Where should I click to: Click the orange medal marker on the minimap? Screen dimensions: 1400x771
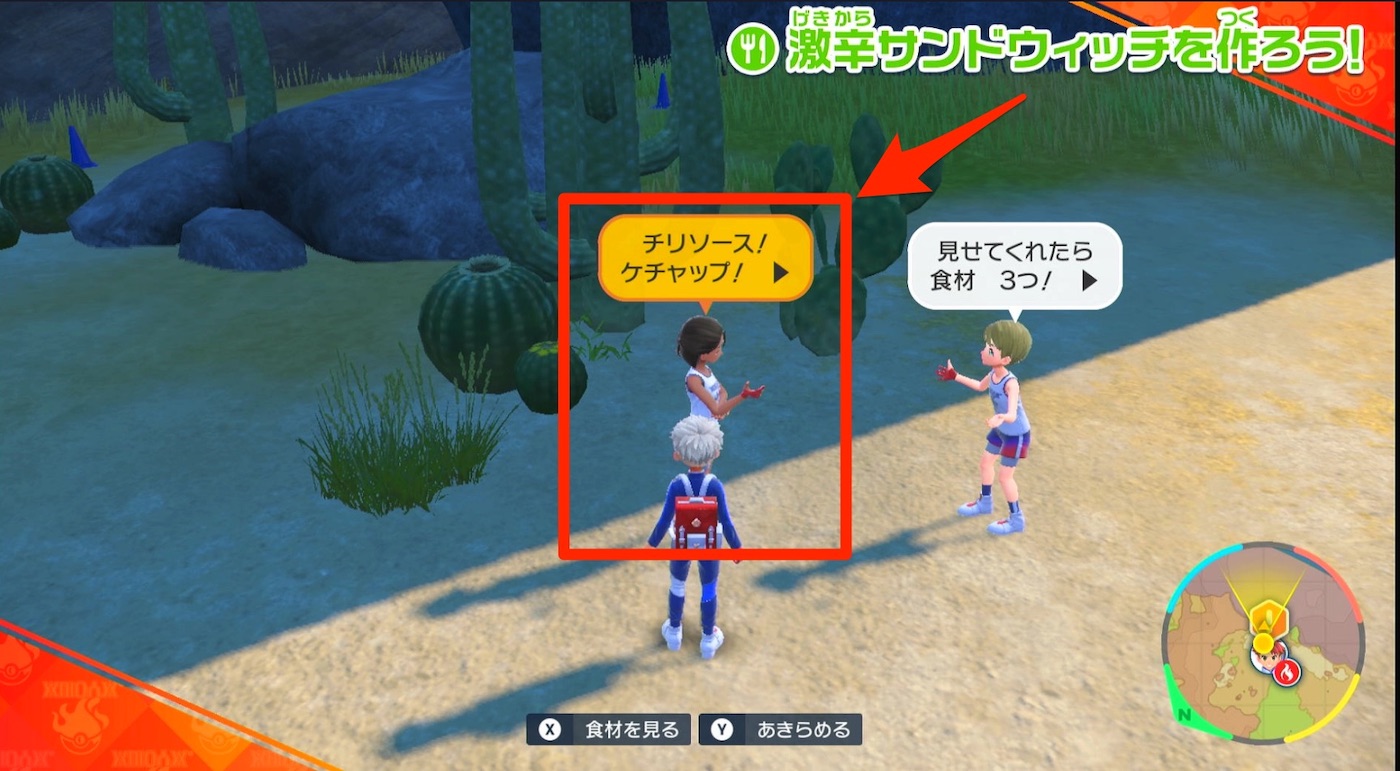pyautogui.click(x=1267, y=615)
